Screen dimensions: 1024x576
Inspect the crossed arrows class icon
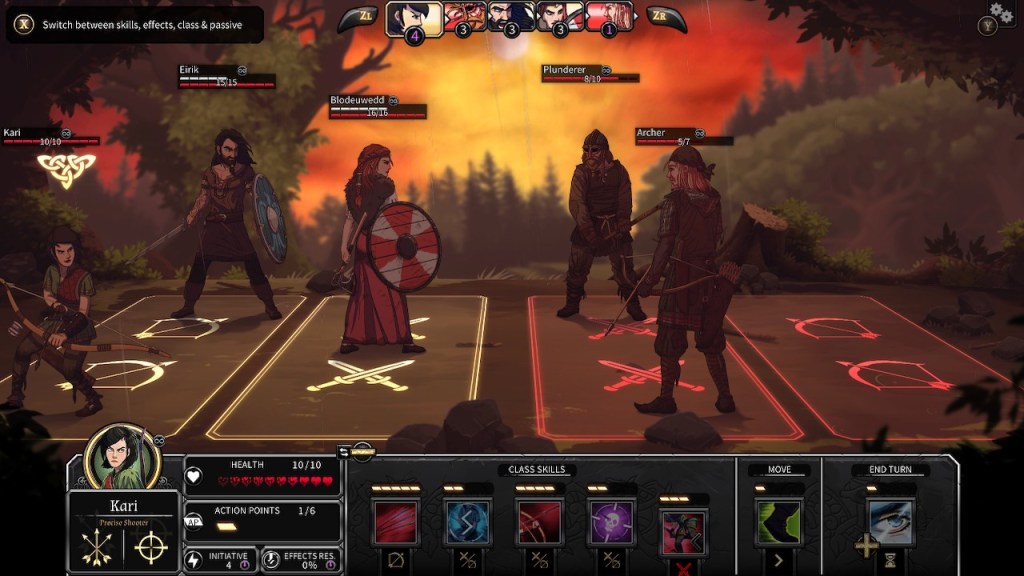click(96, 547)
